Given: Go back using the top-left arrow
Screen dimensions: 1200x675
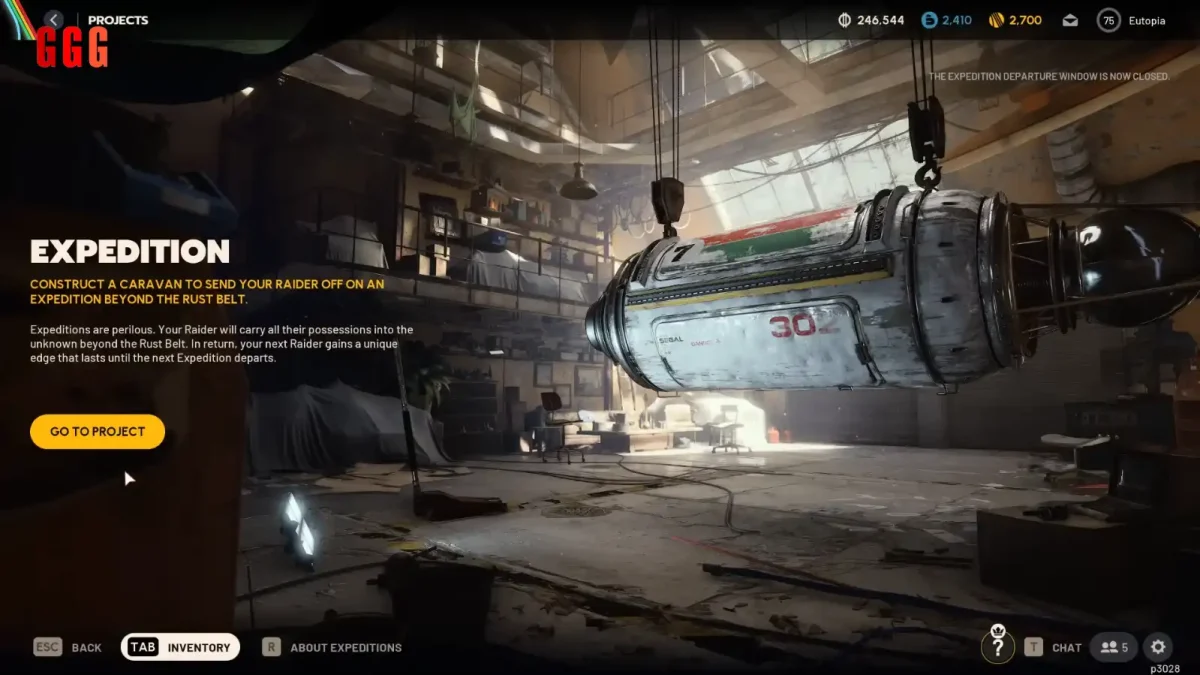Looking at the screenshot, I should click(54, 20).
